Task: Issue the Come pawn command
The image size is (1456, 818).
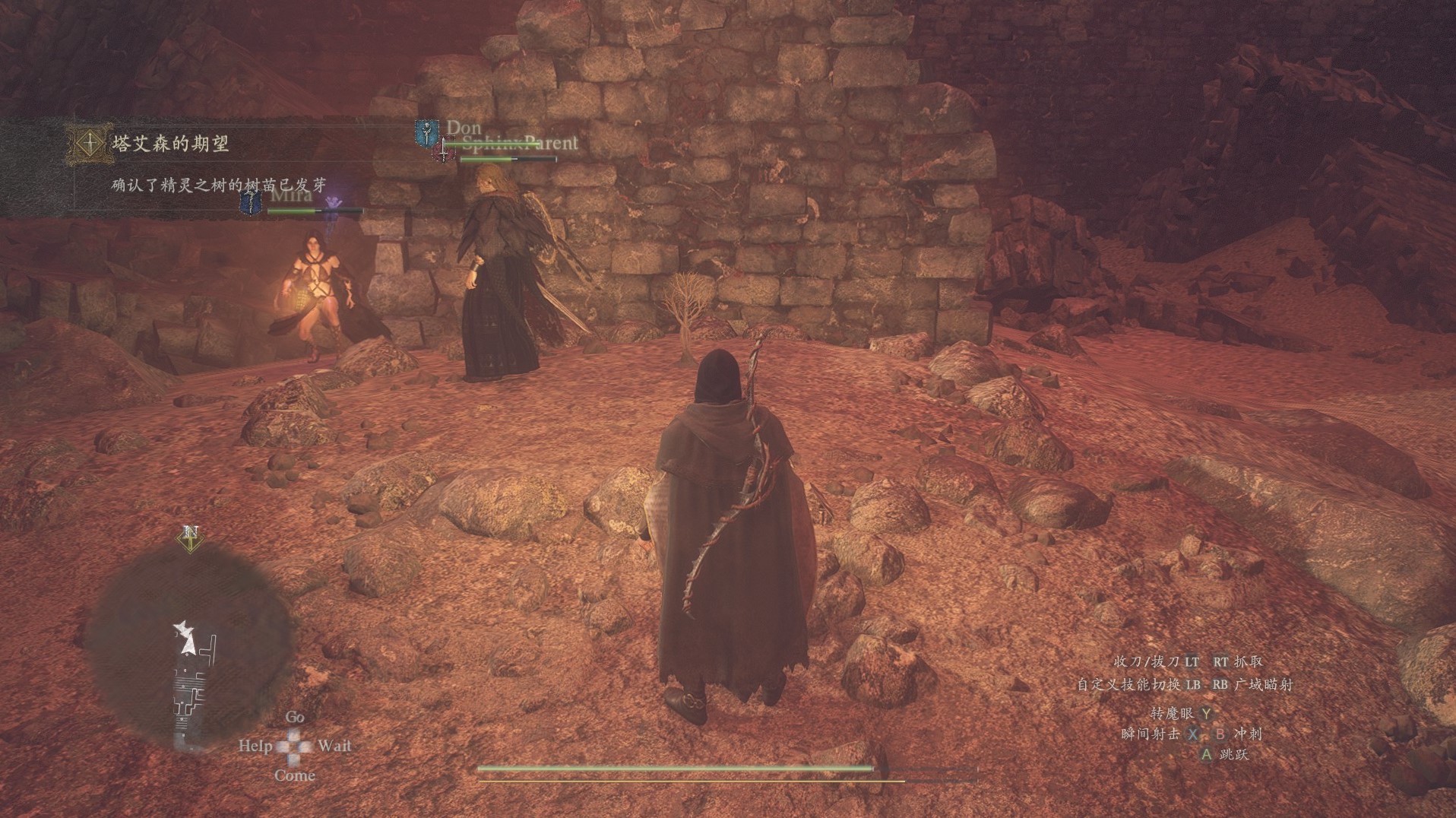Action: click(x=294, y=775)
